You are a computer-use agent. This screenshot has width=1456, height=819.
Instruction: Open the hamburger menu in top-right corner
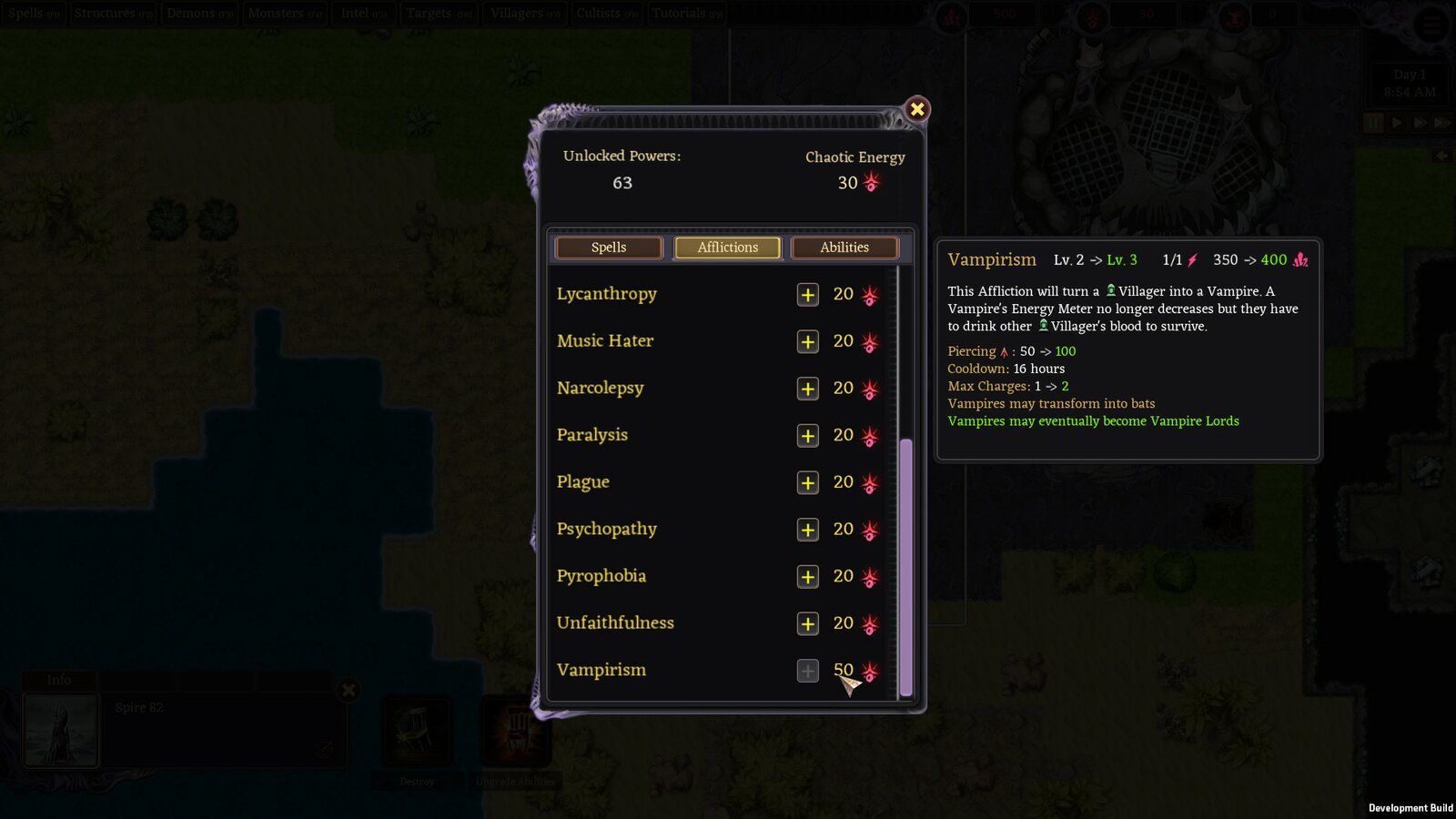point(1431,25)
